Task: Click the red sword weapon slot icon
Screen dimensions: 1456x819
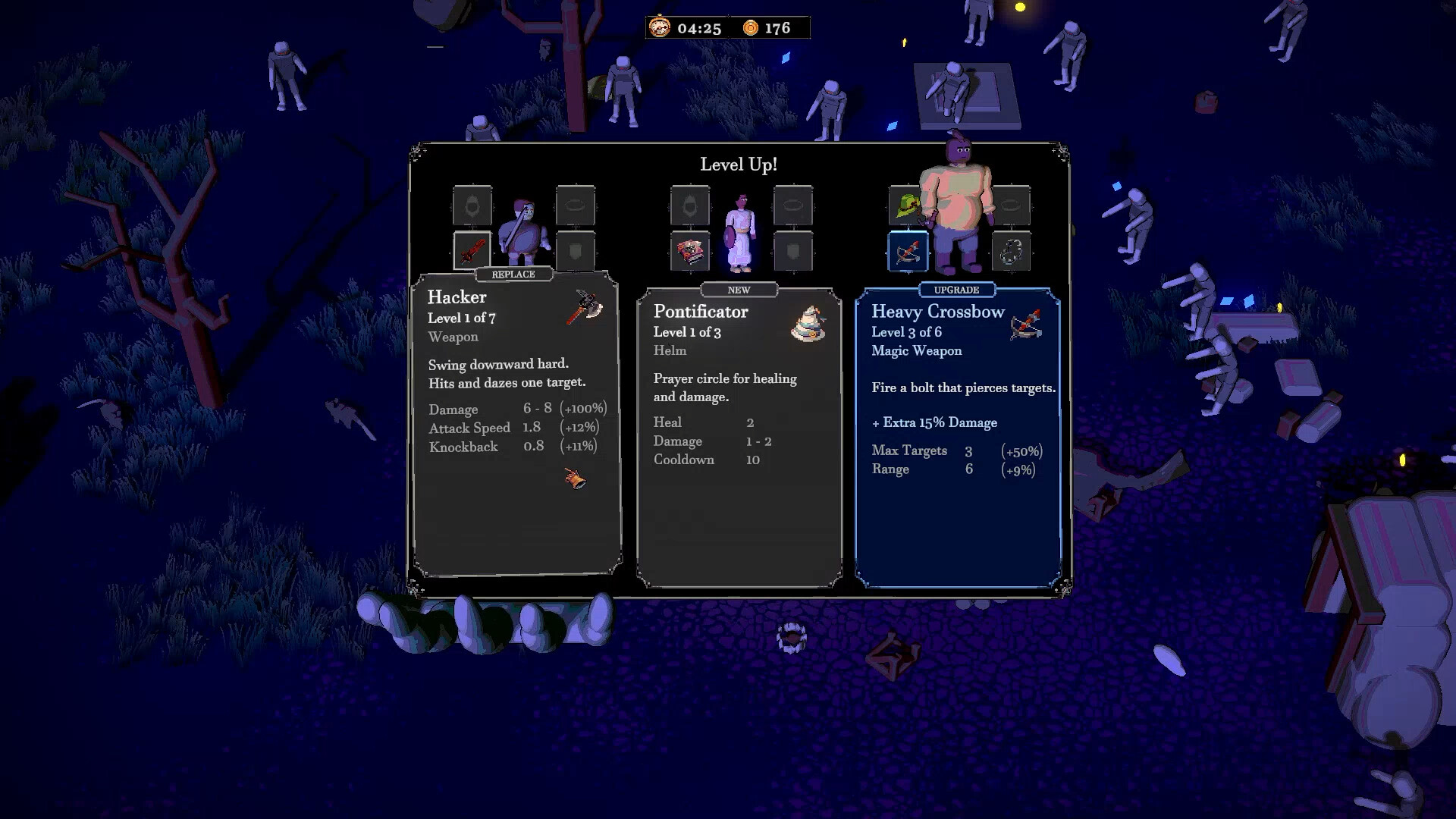Action: point(472,252)
